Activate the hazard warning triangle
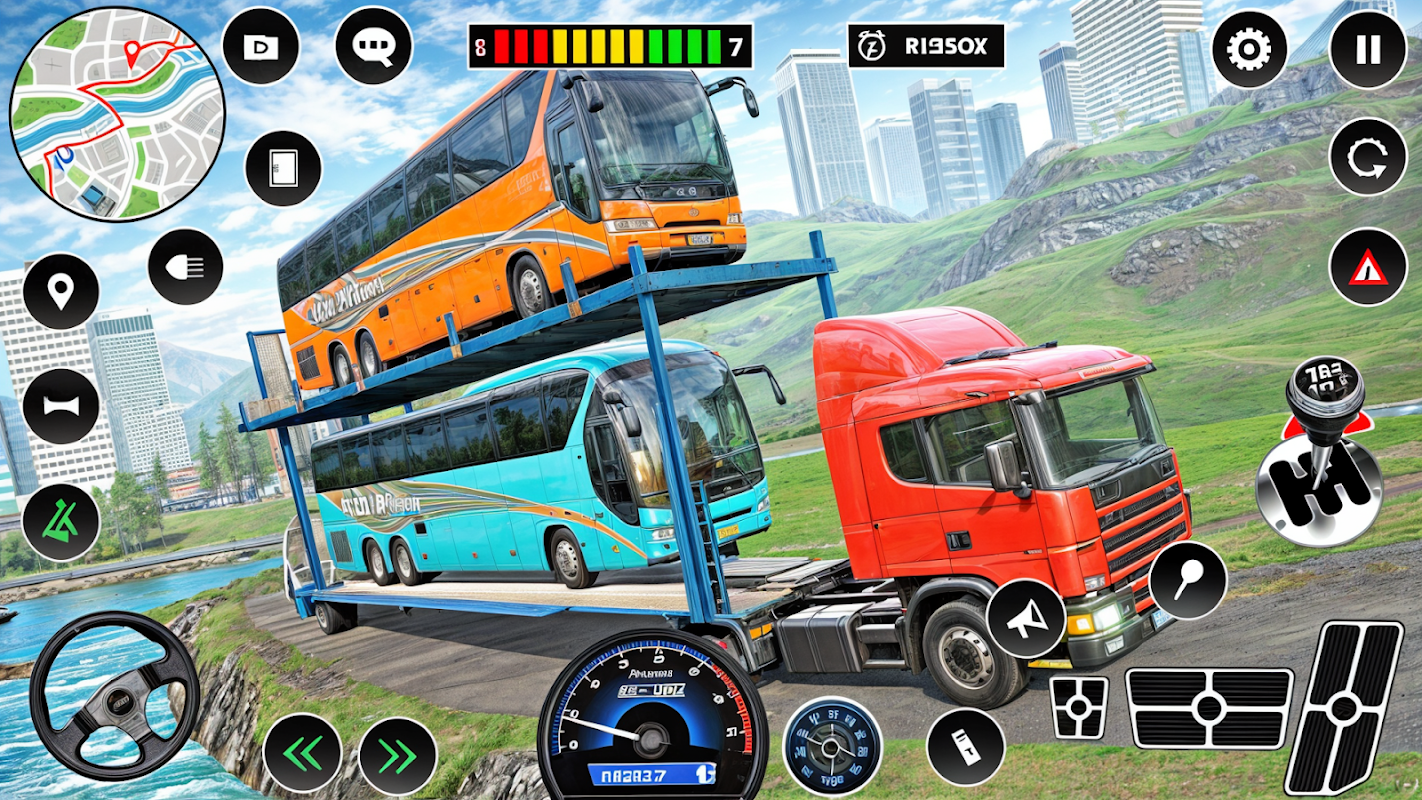 1367,267
